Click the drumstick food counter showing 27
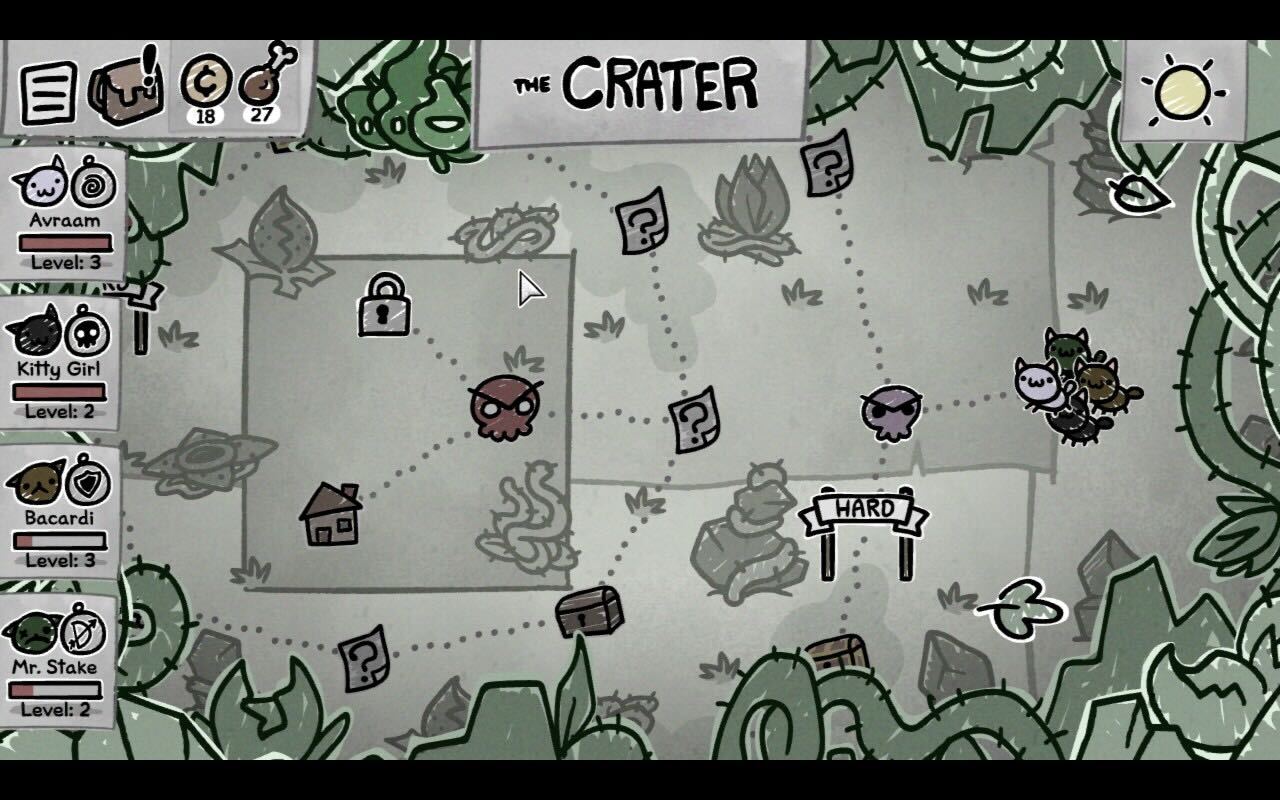Screen dimensions: 1280x800 coord(262,85)
